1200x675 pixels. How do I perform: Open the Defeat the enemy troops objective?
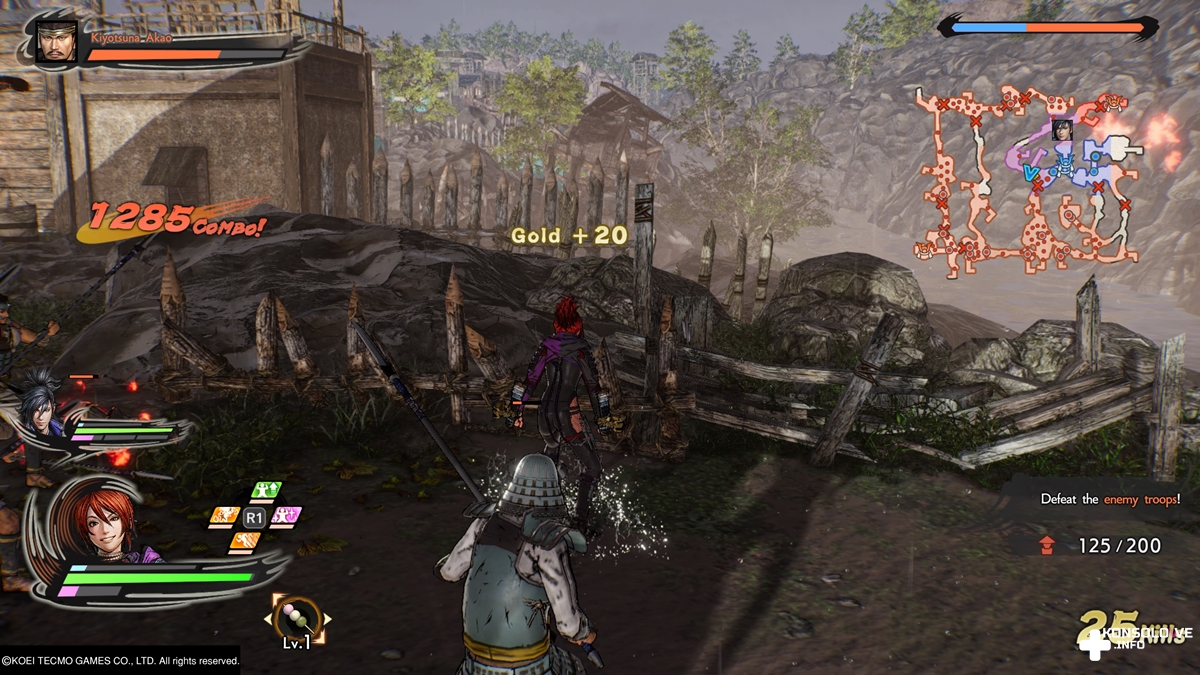coord(1110,498)
